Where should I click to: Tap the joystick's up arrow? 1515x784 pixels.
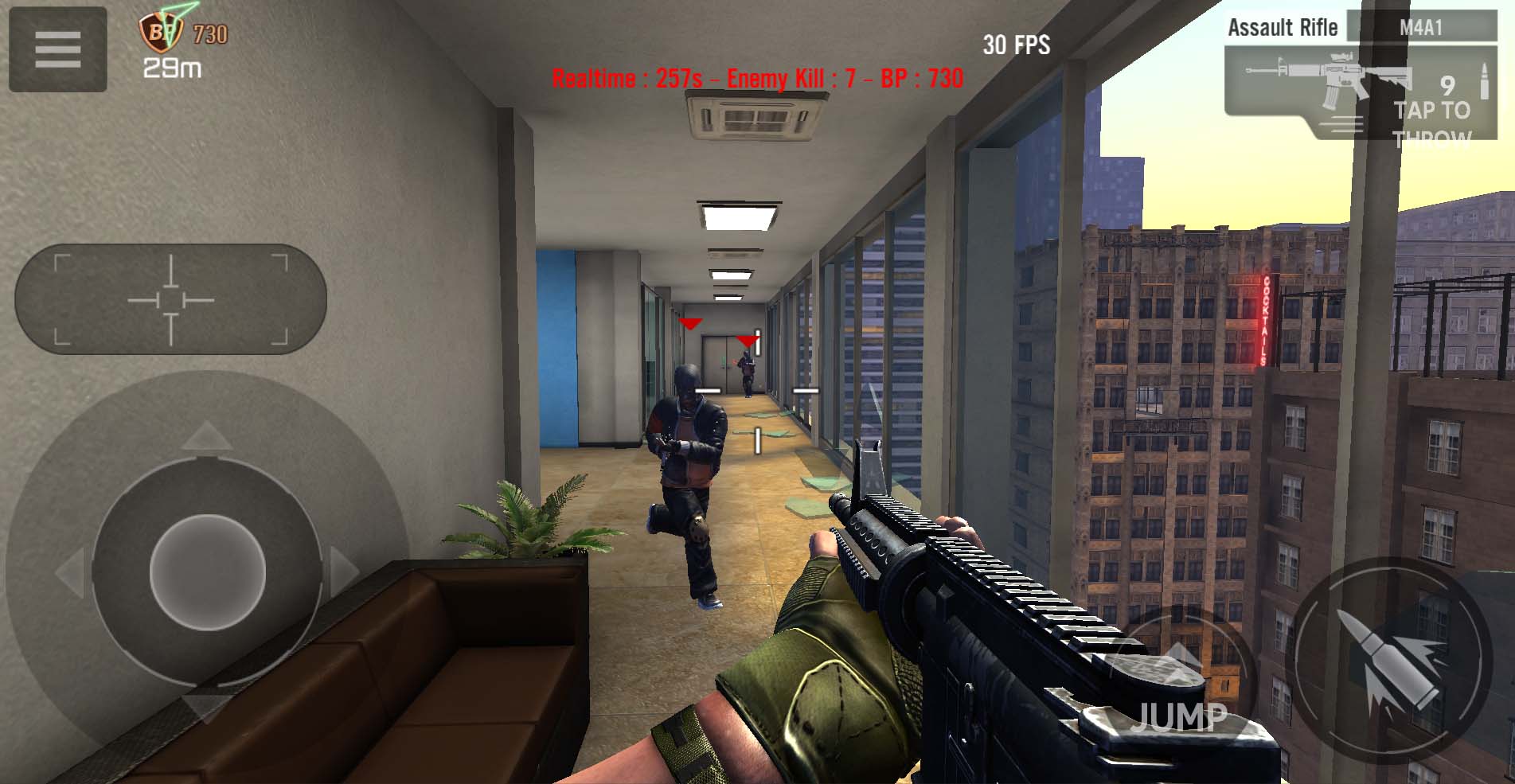(207, 436)
